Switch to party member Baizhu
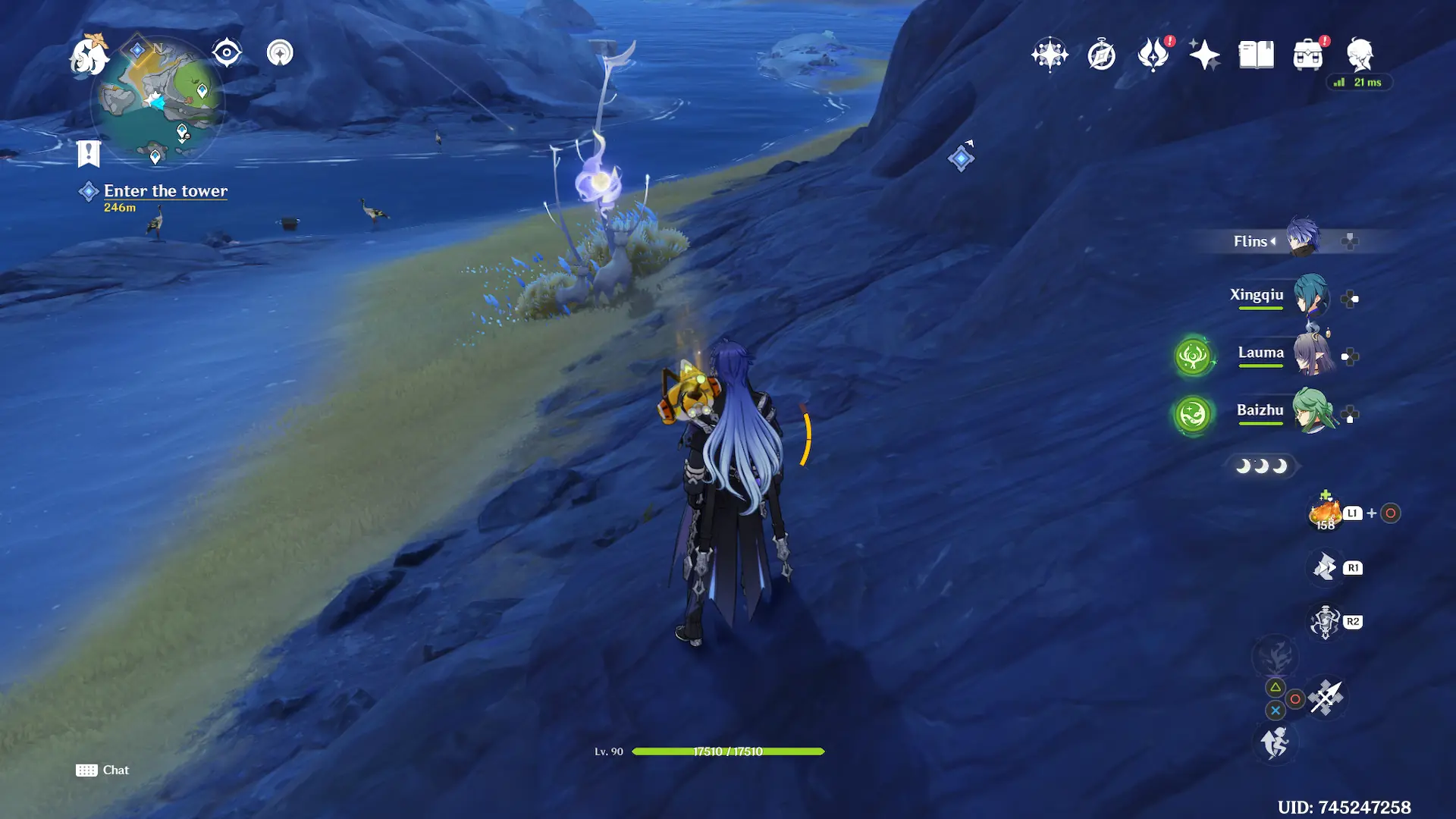1456x819 pixels. click(x=1310, y=411)
